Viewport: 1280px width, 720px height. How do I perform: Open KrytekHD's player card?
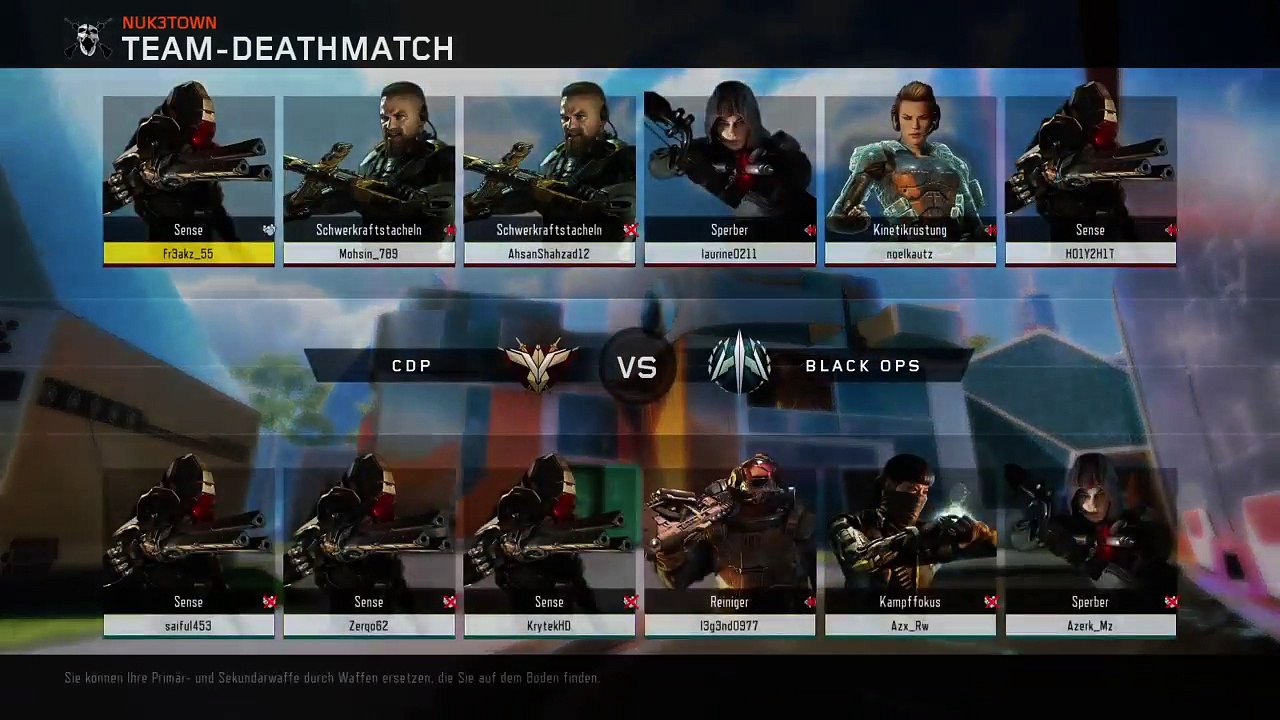point(549,552)
